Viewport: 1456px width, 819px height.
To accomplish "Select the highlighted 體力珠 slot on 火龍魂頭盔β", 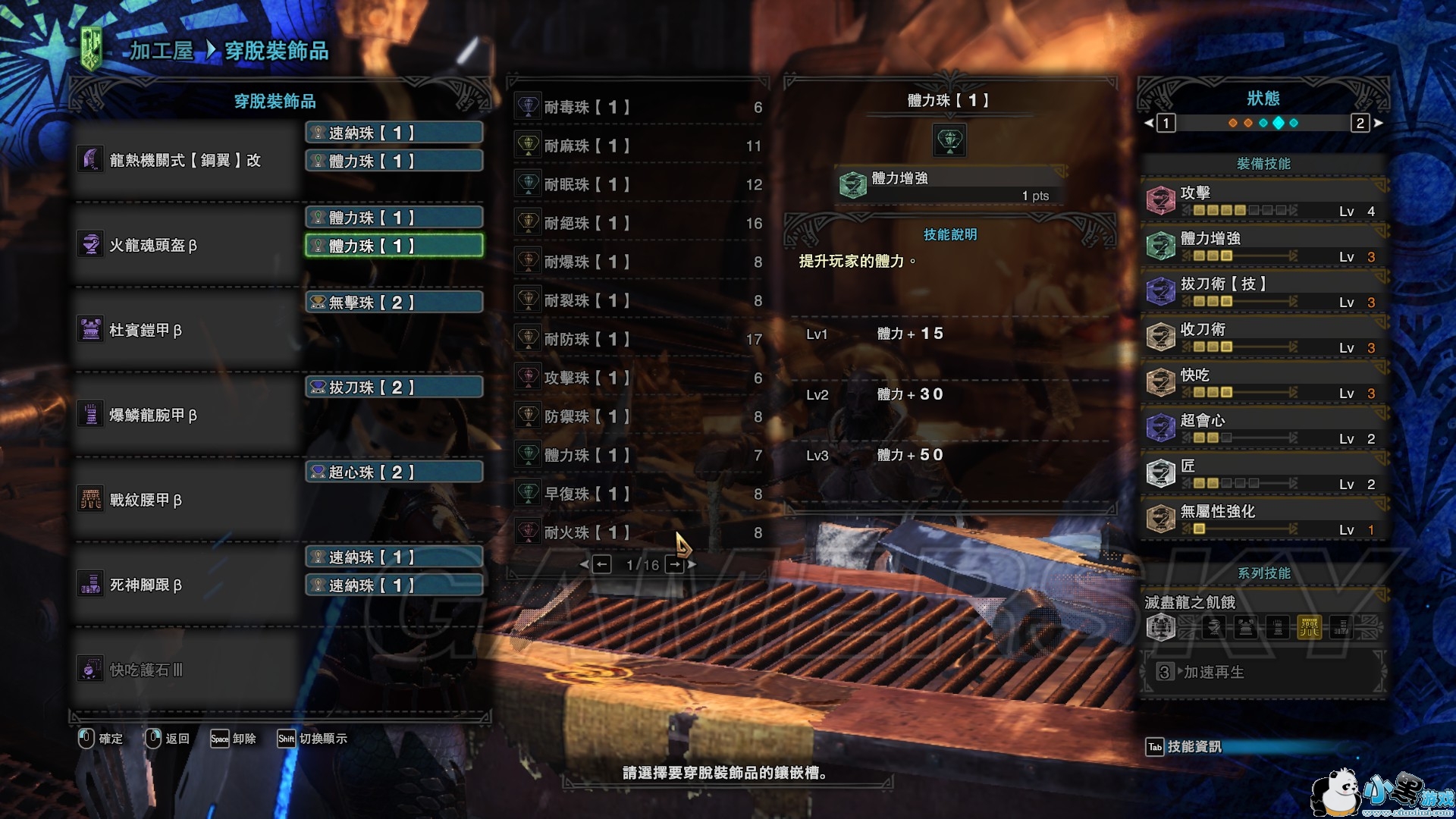I will coord(394,246).
